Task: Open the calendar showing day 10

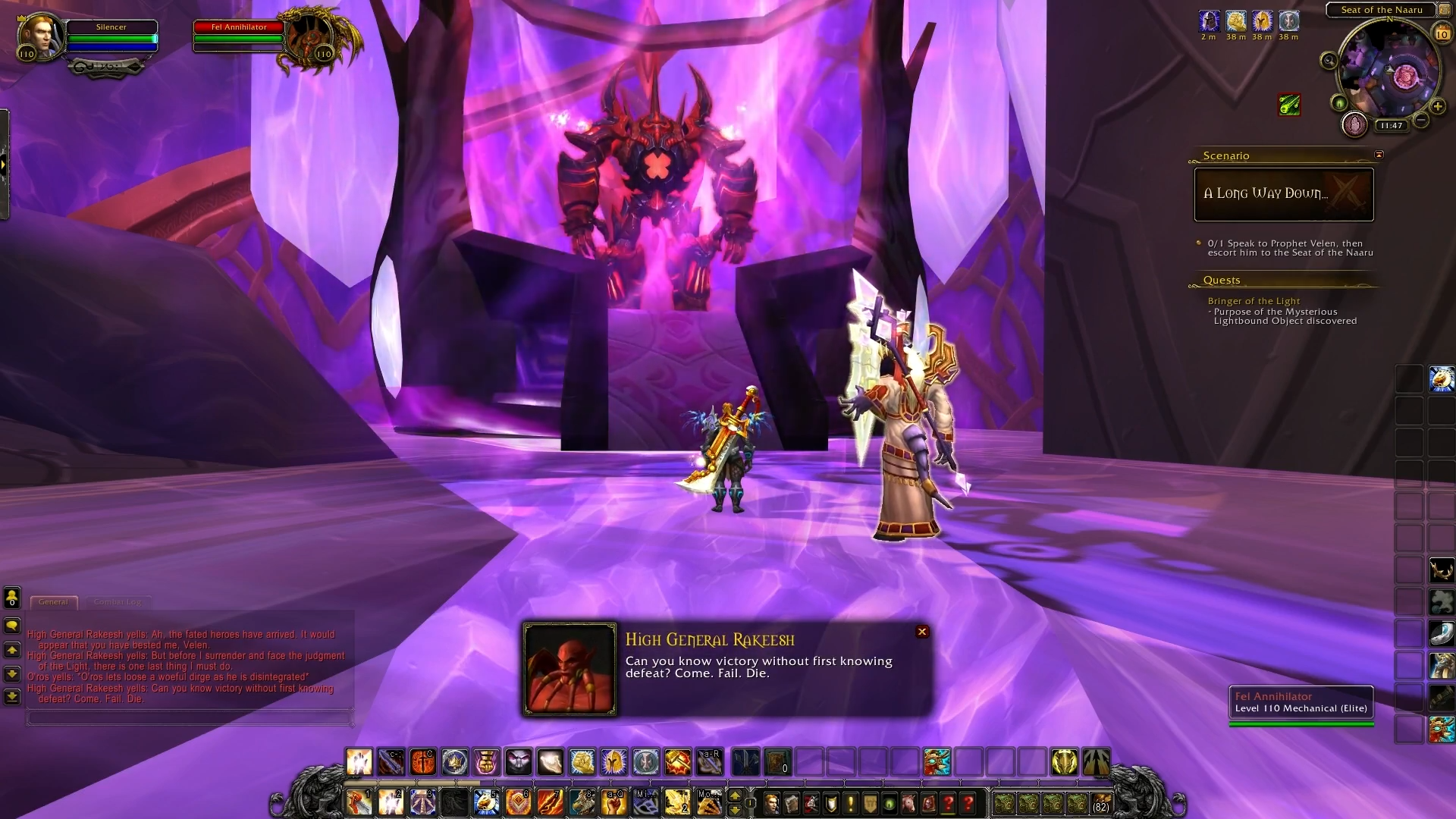Action: click(1442, 34)
